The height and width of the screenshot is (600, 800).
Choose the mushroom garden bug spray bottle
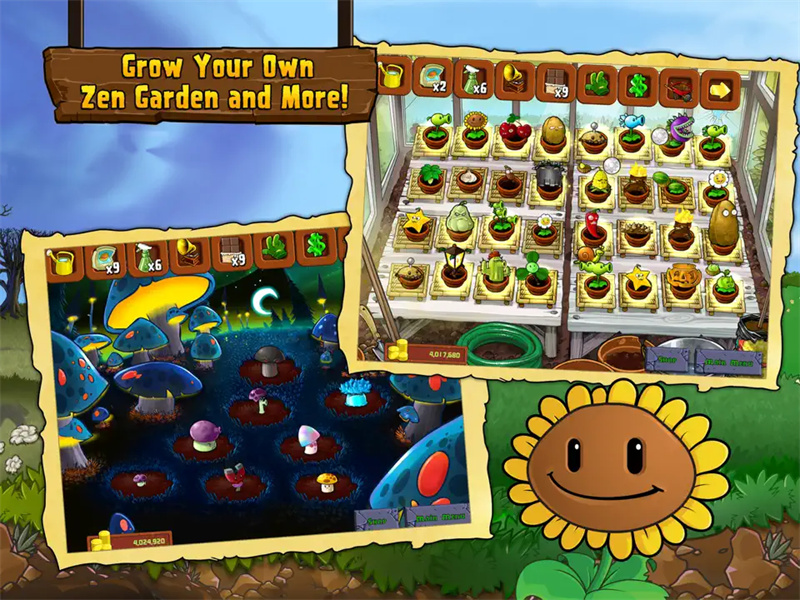click(x=146, y=256)
